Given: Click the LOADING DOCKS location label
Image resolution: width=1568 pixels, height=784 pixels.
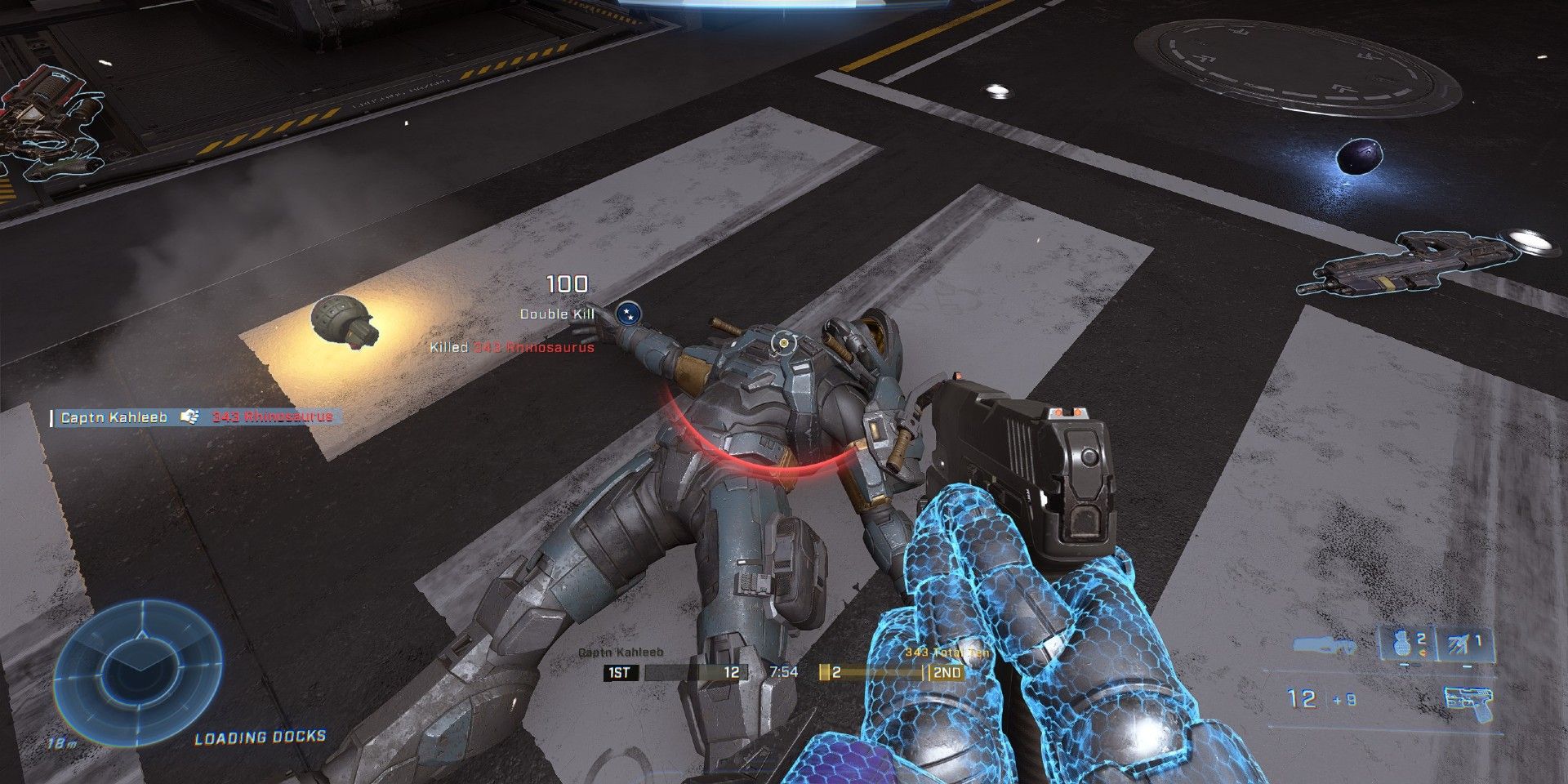Looking at the screenshot, I should (263, 737).
